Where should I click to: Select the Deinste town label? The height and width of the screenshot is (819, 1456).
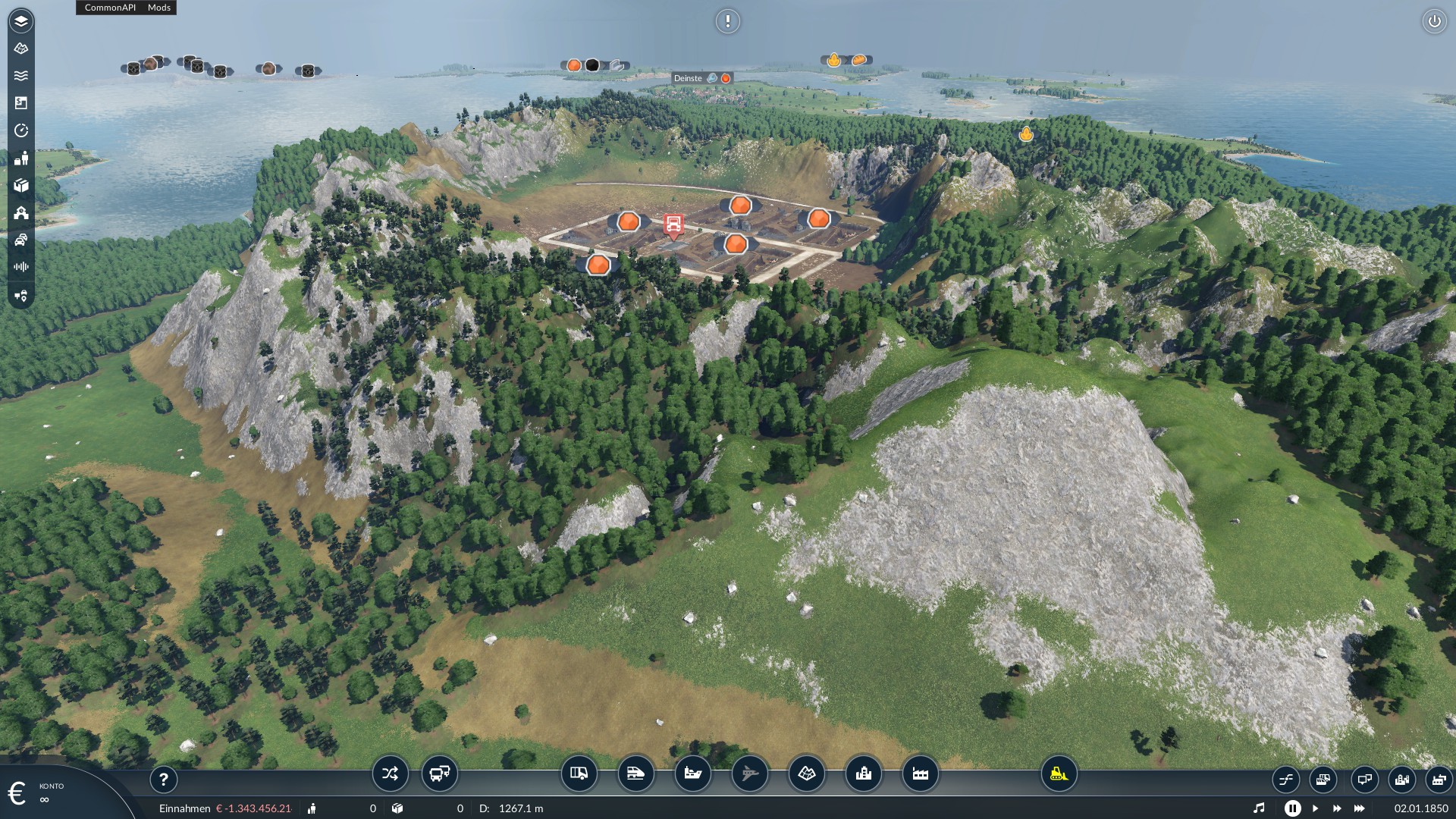[x=689, y=78]
